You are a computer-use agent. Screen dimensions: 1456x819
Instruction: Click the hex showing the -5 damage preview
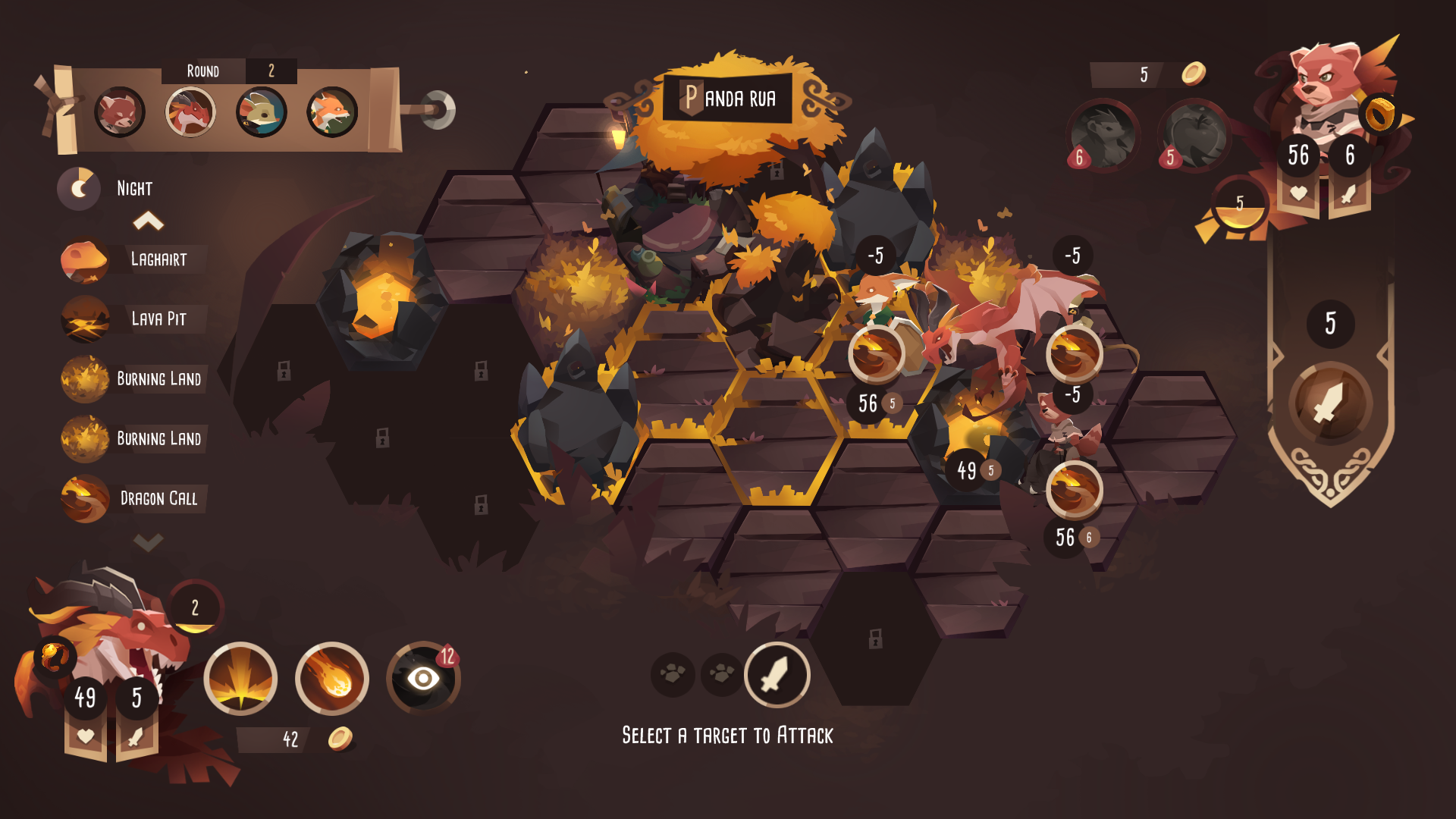pyautogui.click(x=875, y=254)
